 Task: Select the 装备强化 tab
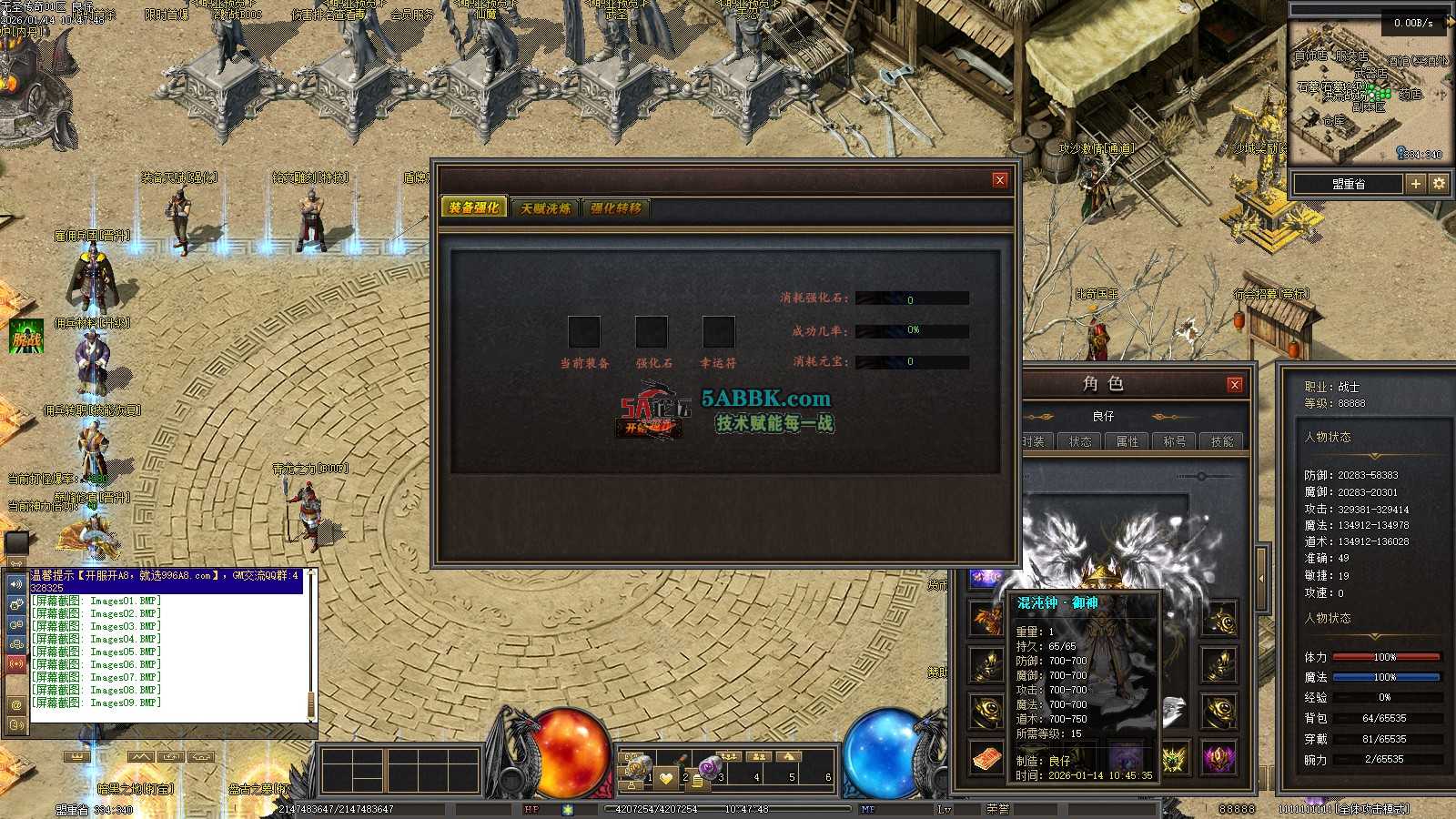[x=474, y=207]
